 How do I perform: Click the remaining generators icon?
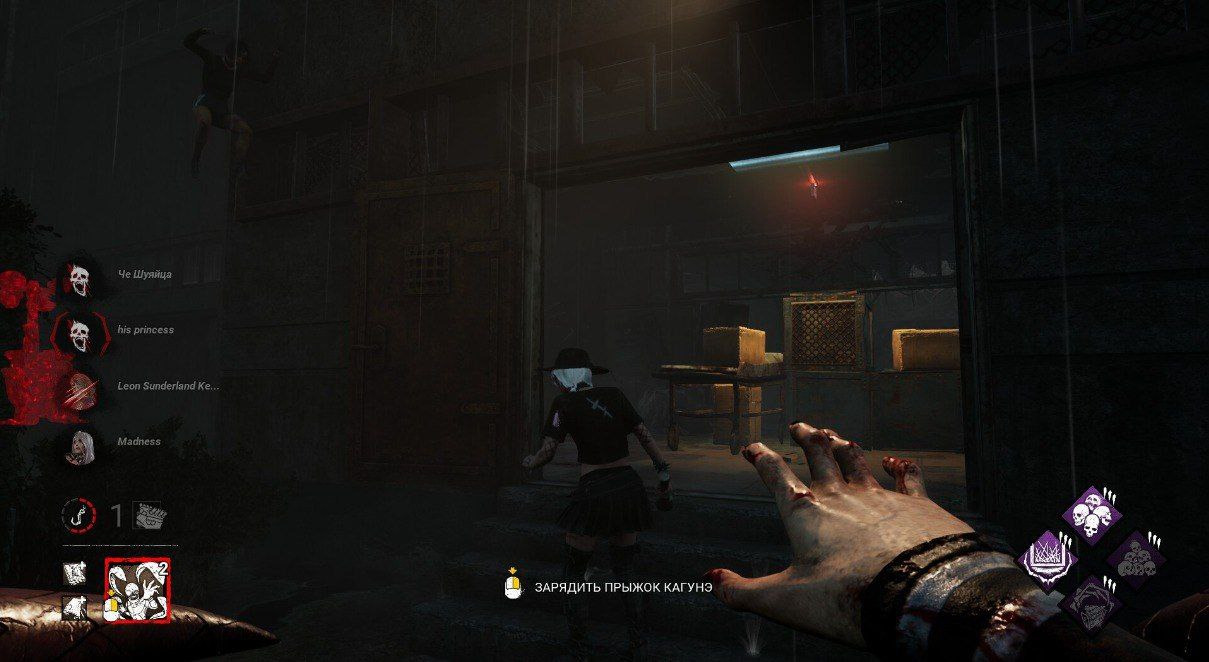click(150, 515)
